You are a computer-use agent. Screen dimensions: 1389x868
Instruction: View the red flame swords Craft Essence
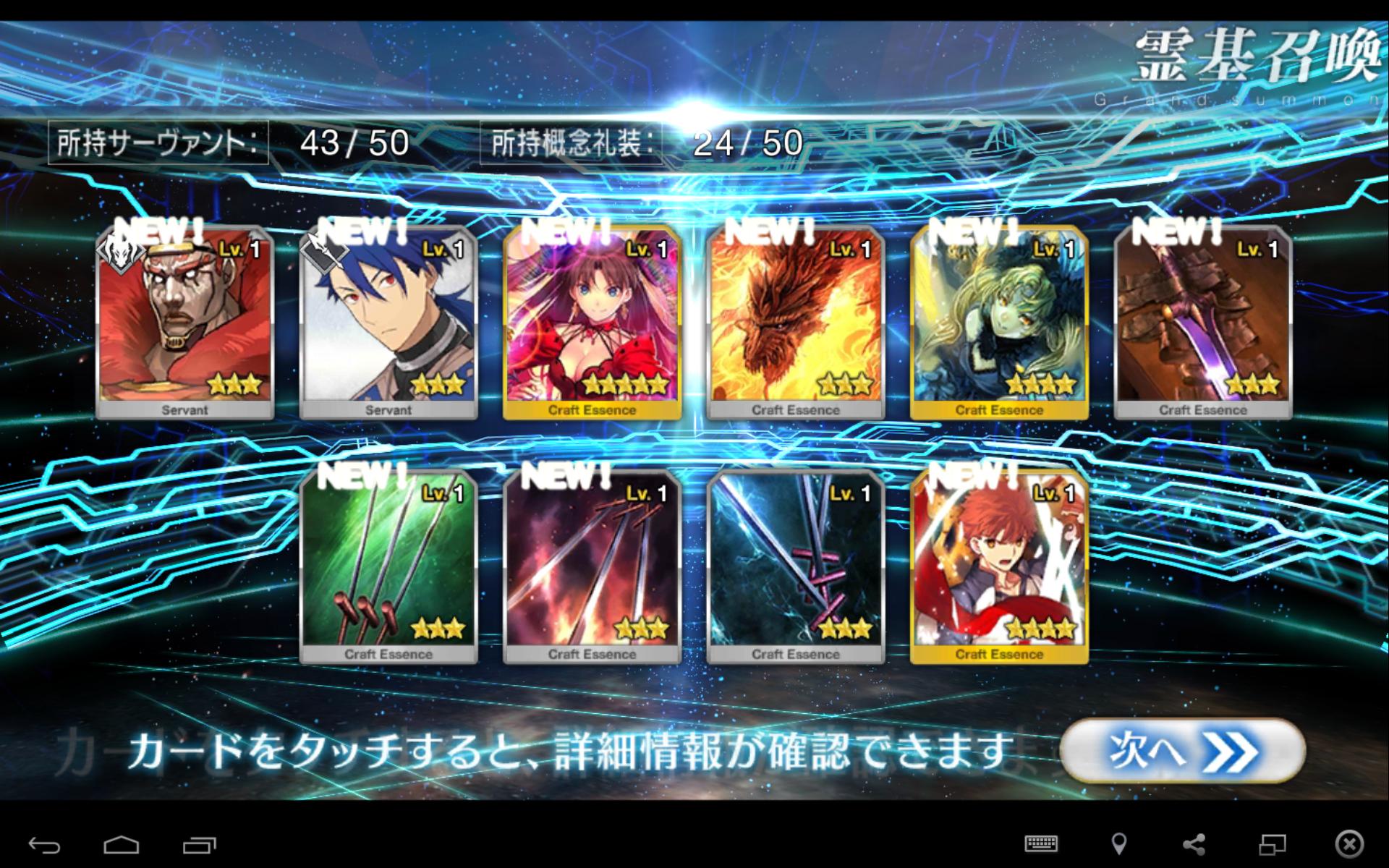pos(592,567)
